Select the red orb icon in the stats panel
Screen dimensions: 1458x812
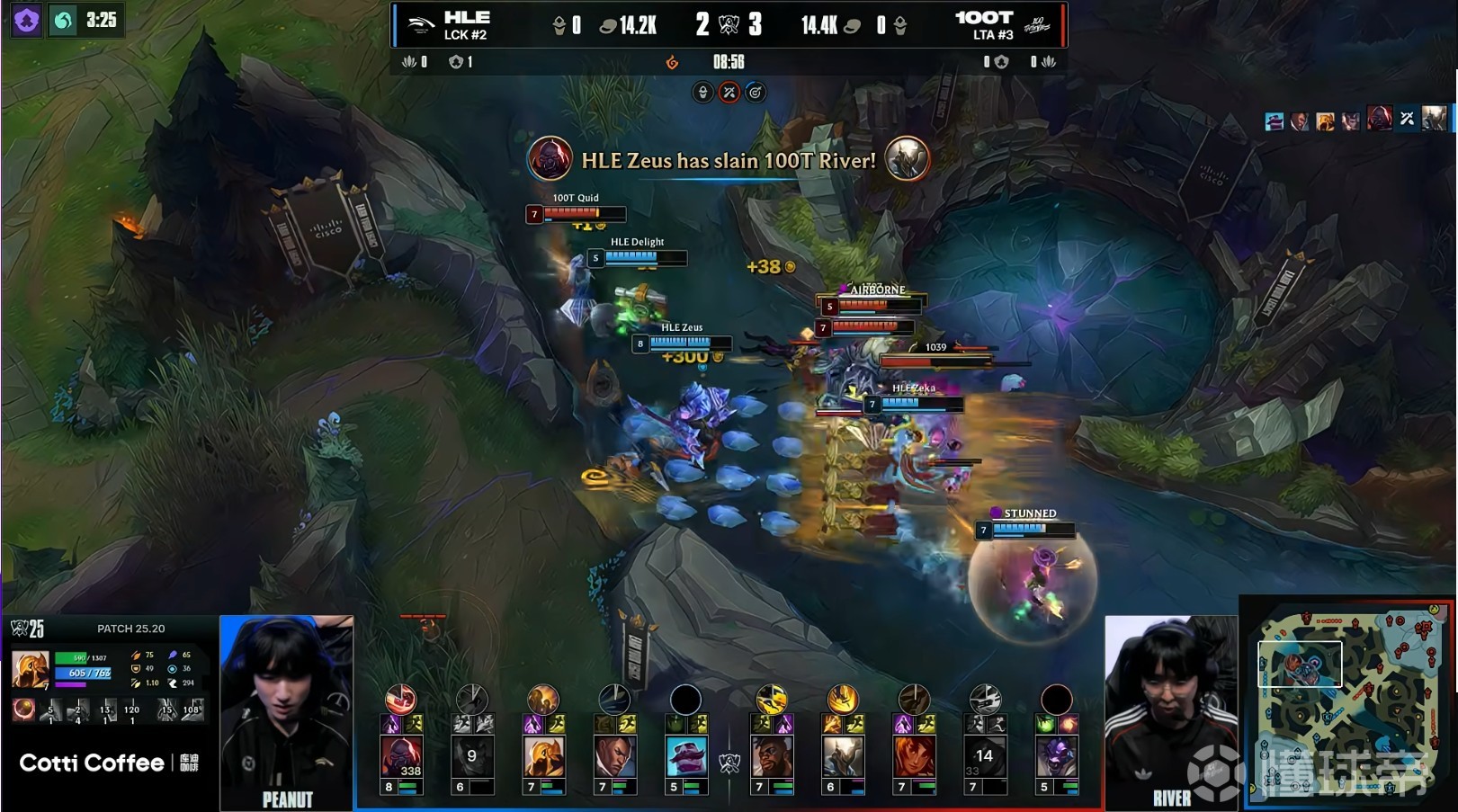[x=23, y=709]
